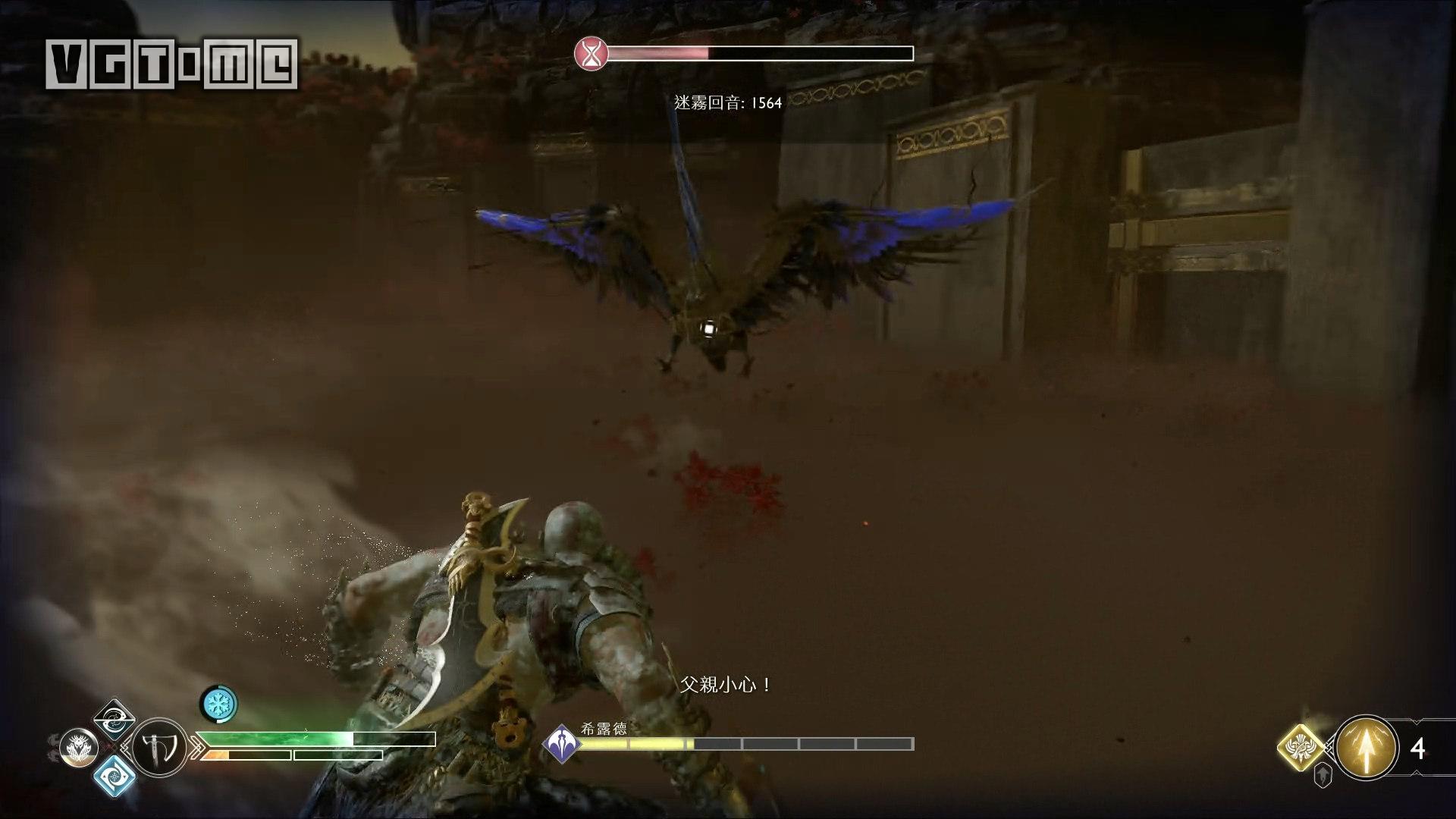Select the glowing bird rune diamond near arrows
The height and width of the screenshot is (819, 1456).
click(x=1301, y=746)
